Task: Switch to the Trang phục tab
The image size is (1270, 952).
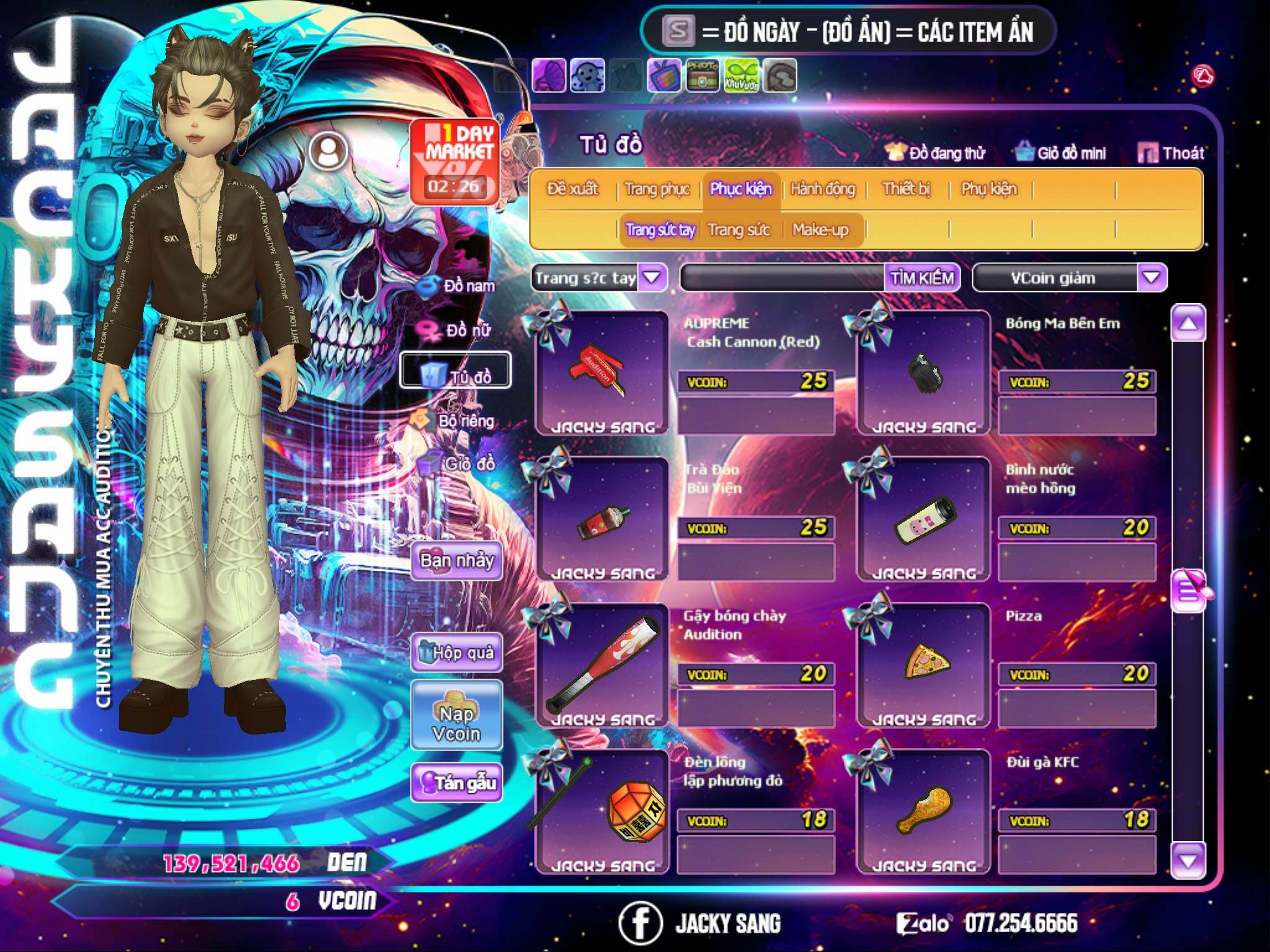Action: click(657, 189)
